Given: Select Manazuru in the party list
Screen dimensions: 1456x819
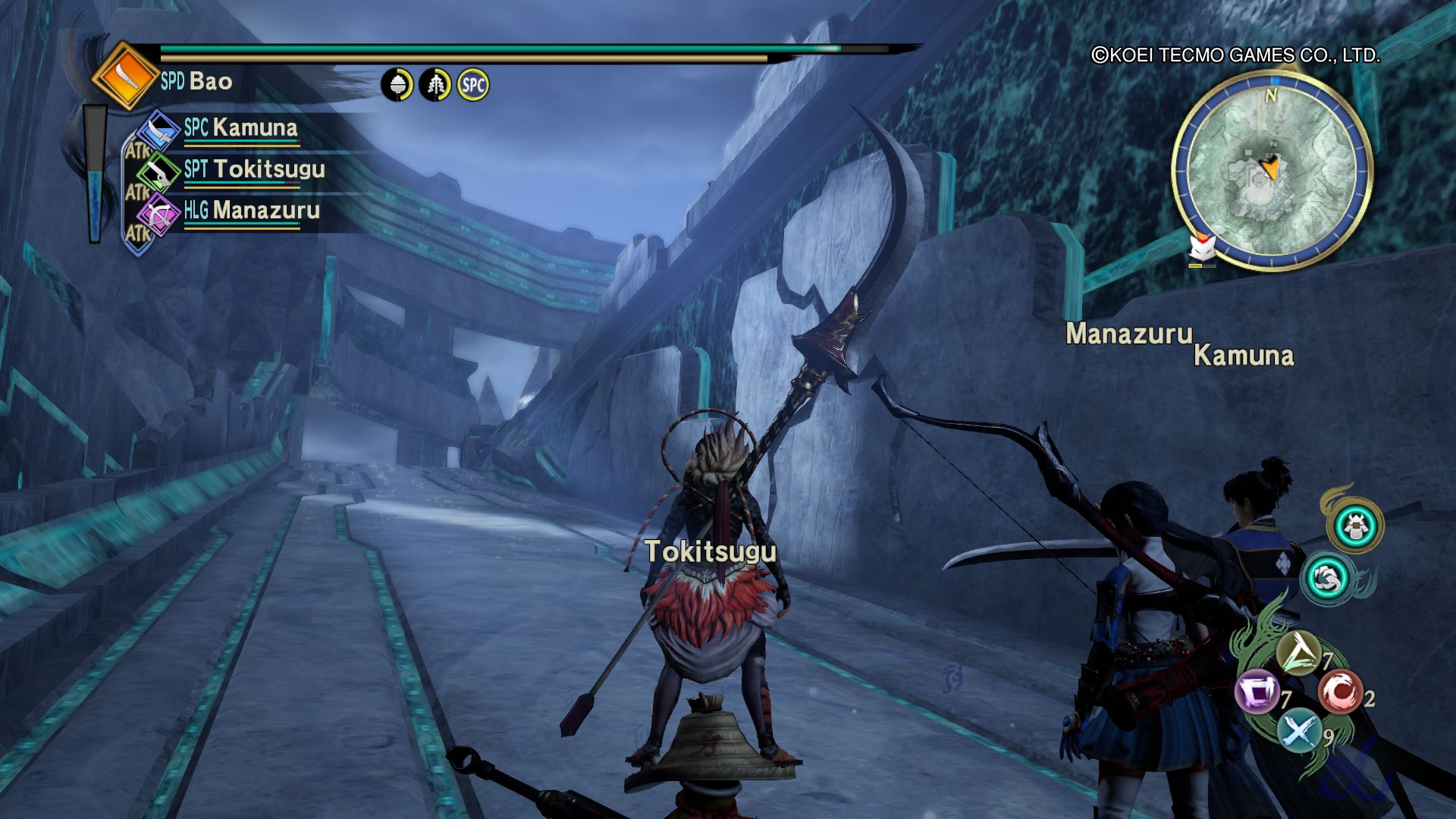Looking at the screenshot, I should point(265,210).
